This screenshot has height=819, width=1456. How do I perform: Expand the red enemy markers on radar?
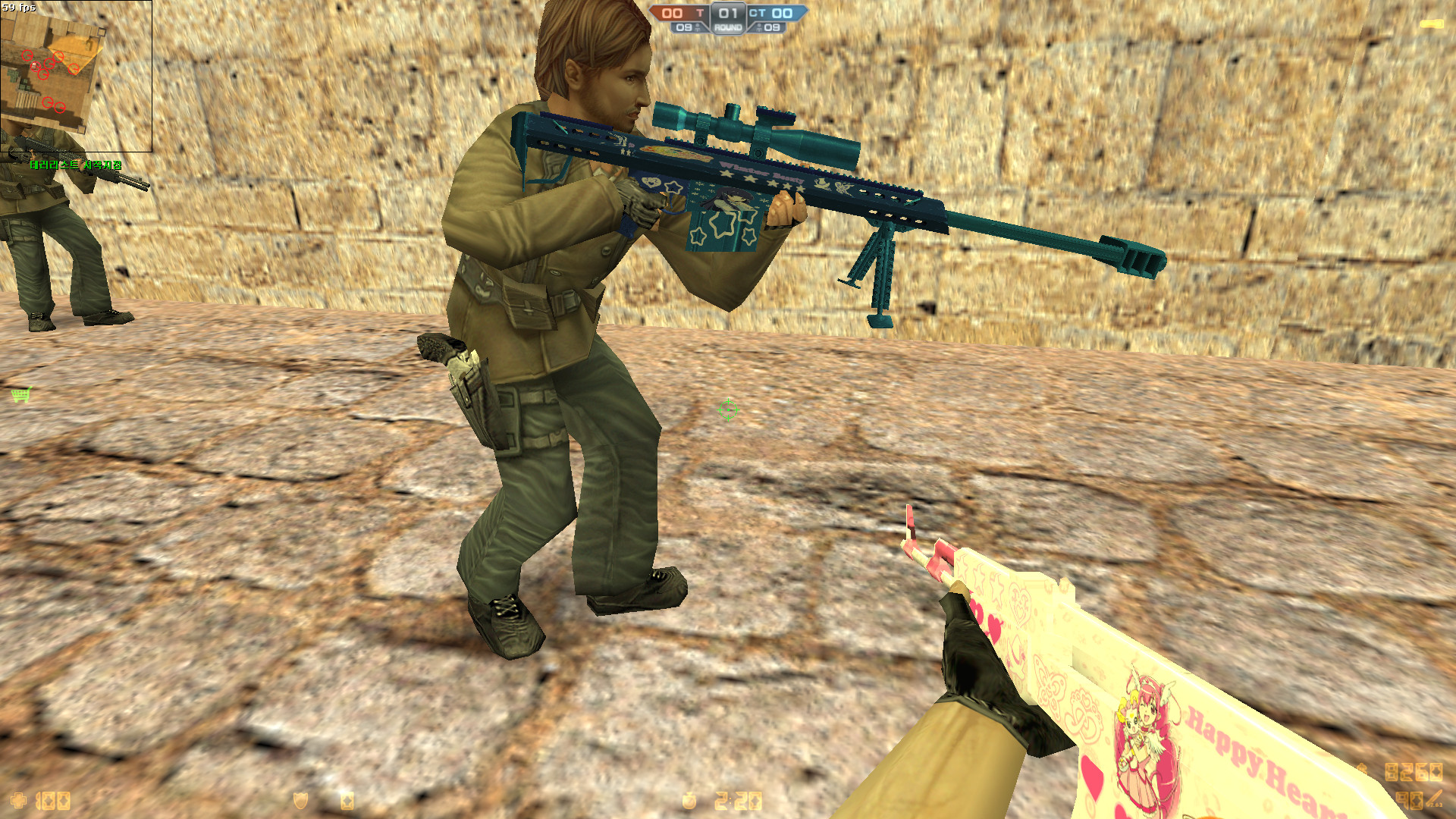(x=47, y=64)
